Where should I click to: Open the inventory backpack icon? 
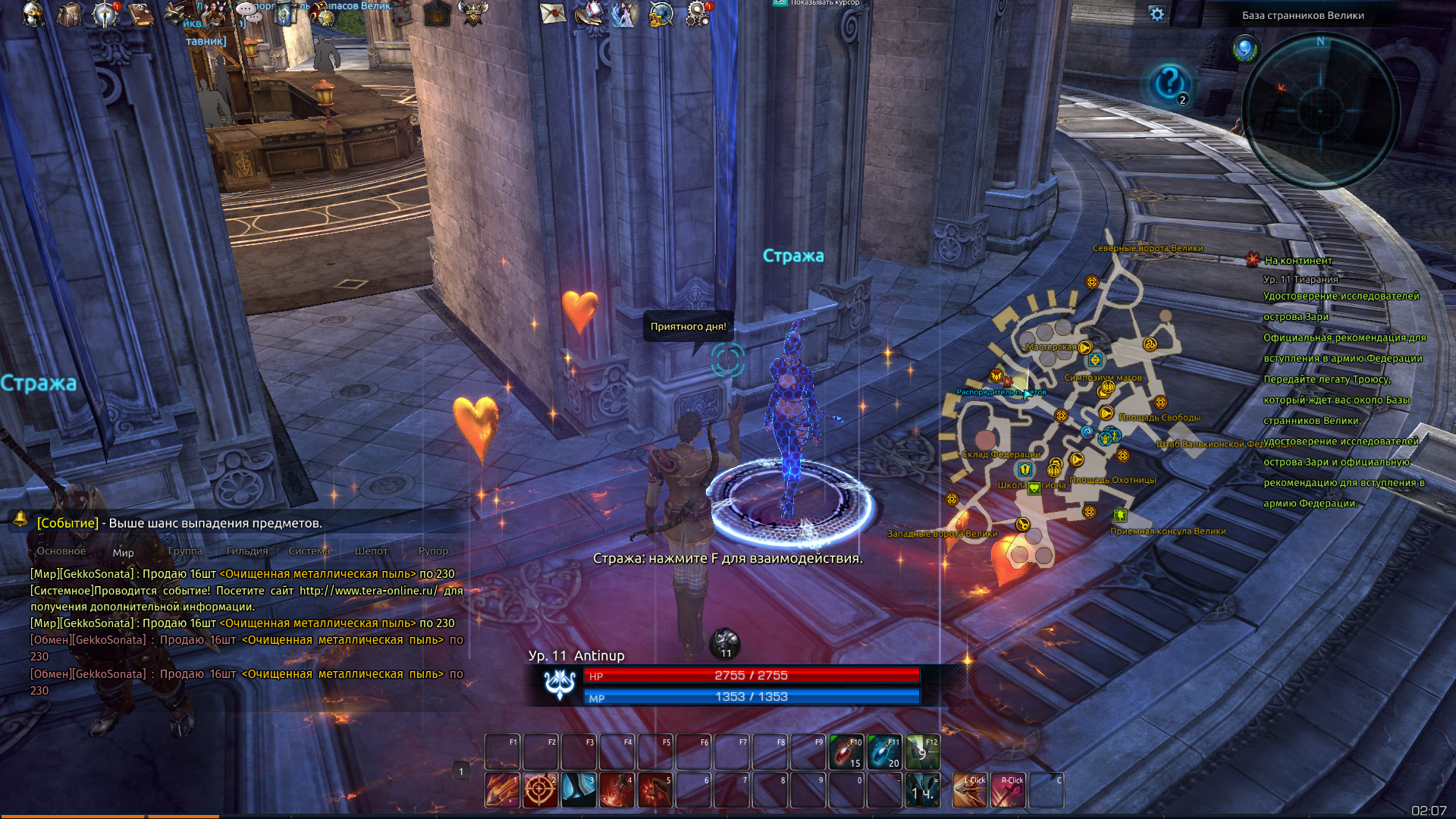click(69, 14)
